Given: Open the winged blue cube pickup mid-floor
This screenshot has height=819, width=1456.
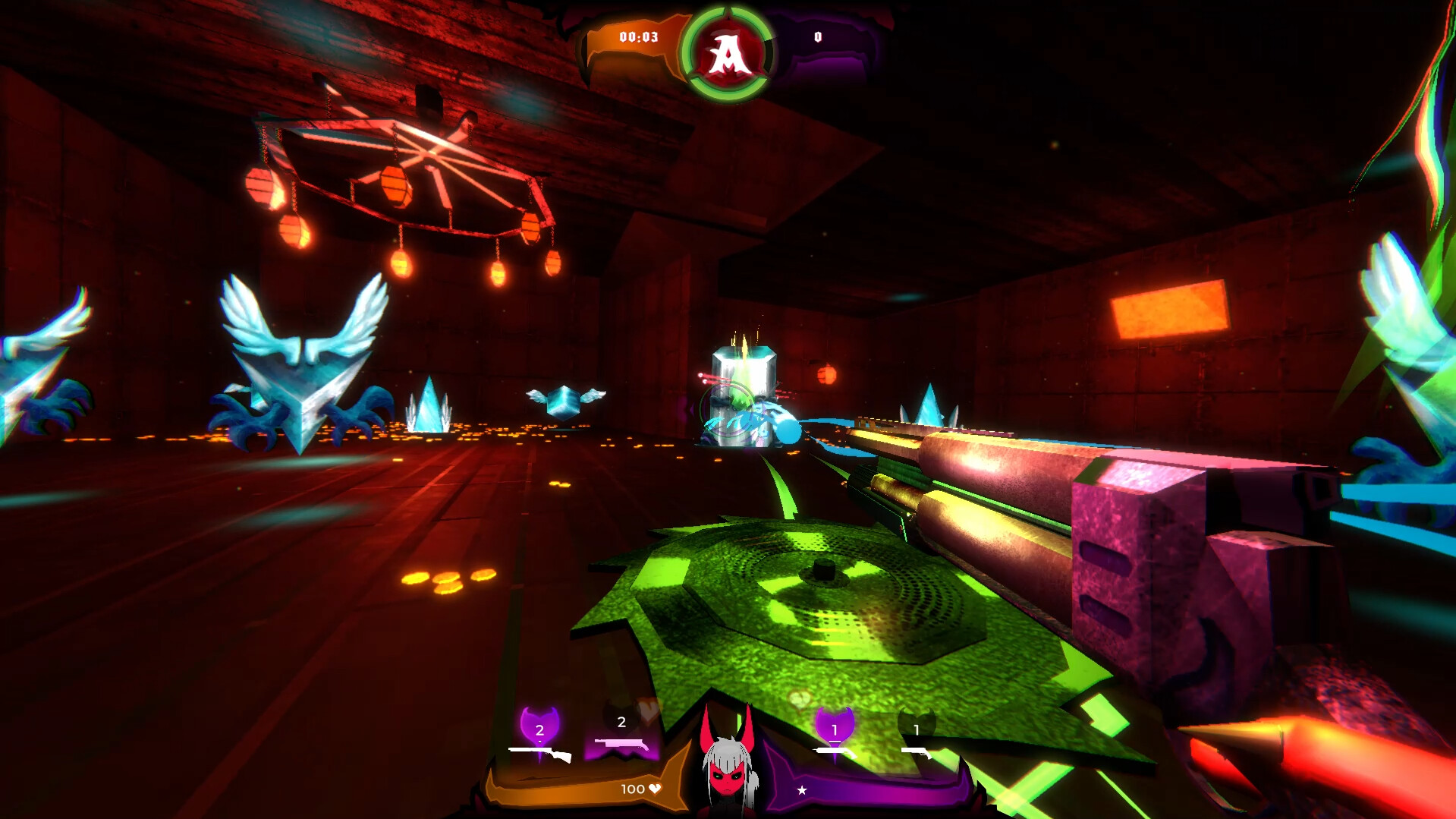Looking at the screenshot, I should click(x=565, y=401).
